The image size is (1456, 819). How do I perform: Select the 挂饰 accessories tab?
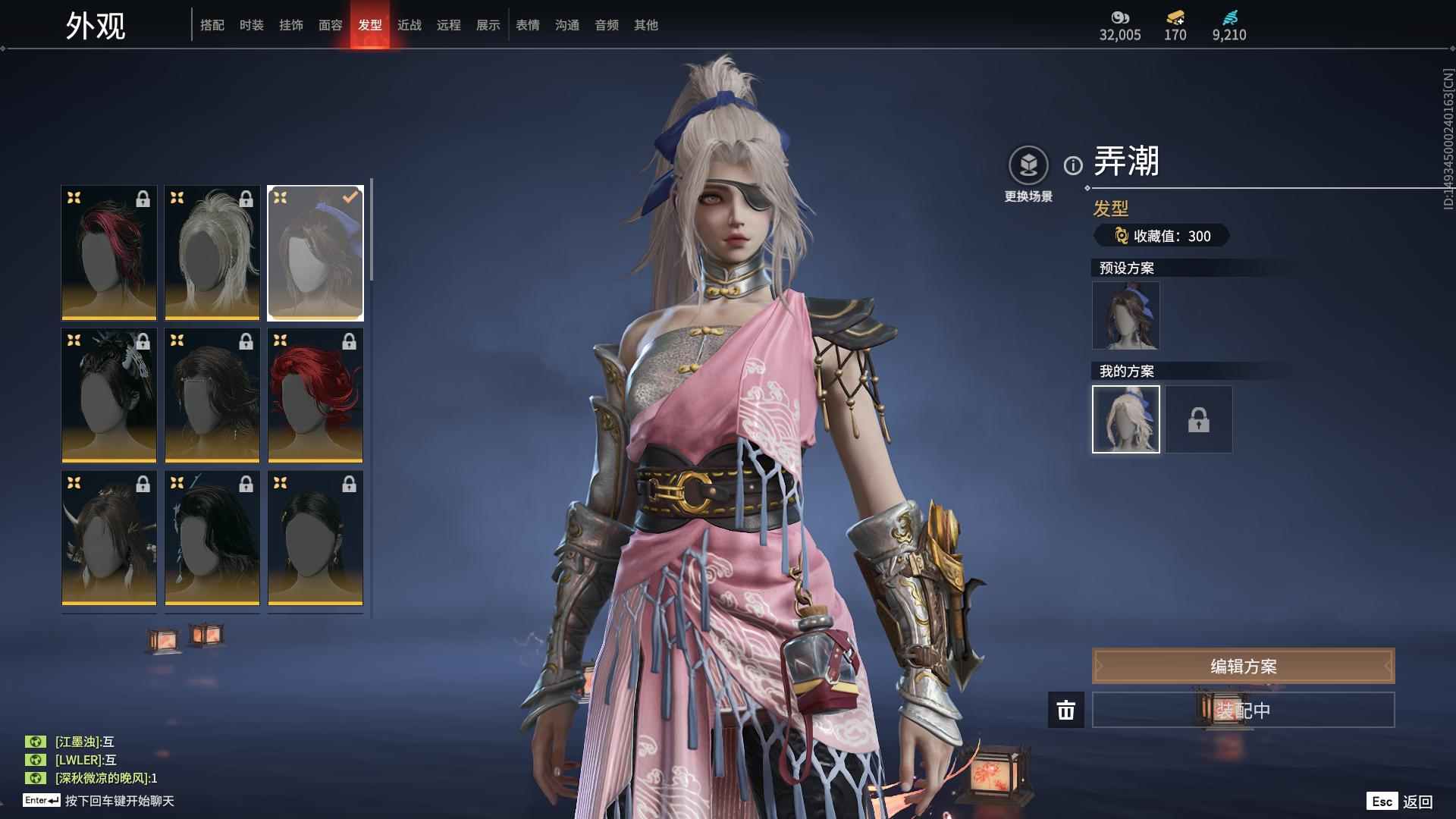(x=291, y=25)
